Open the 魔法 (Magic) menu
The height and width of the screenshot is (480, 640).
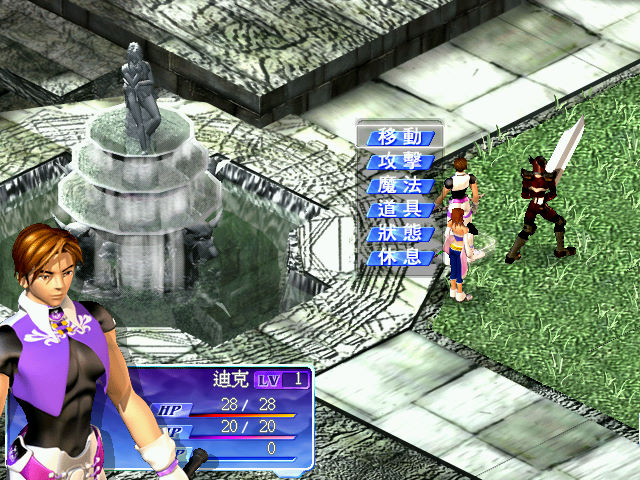click(400, 185)
